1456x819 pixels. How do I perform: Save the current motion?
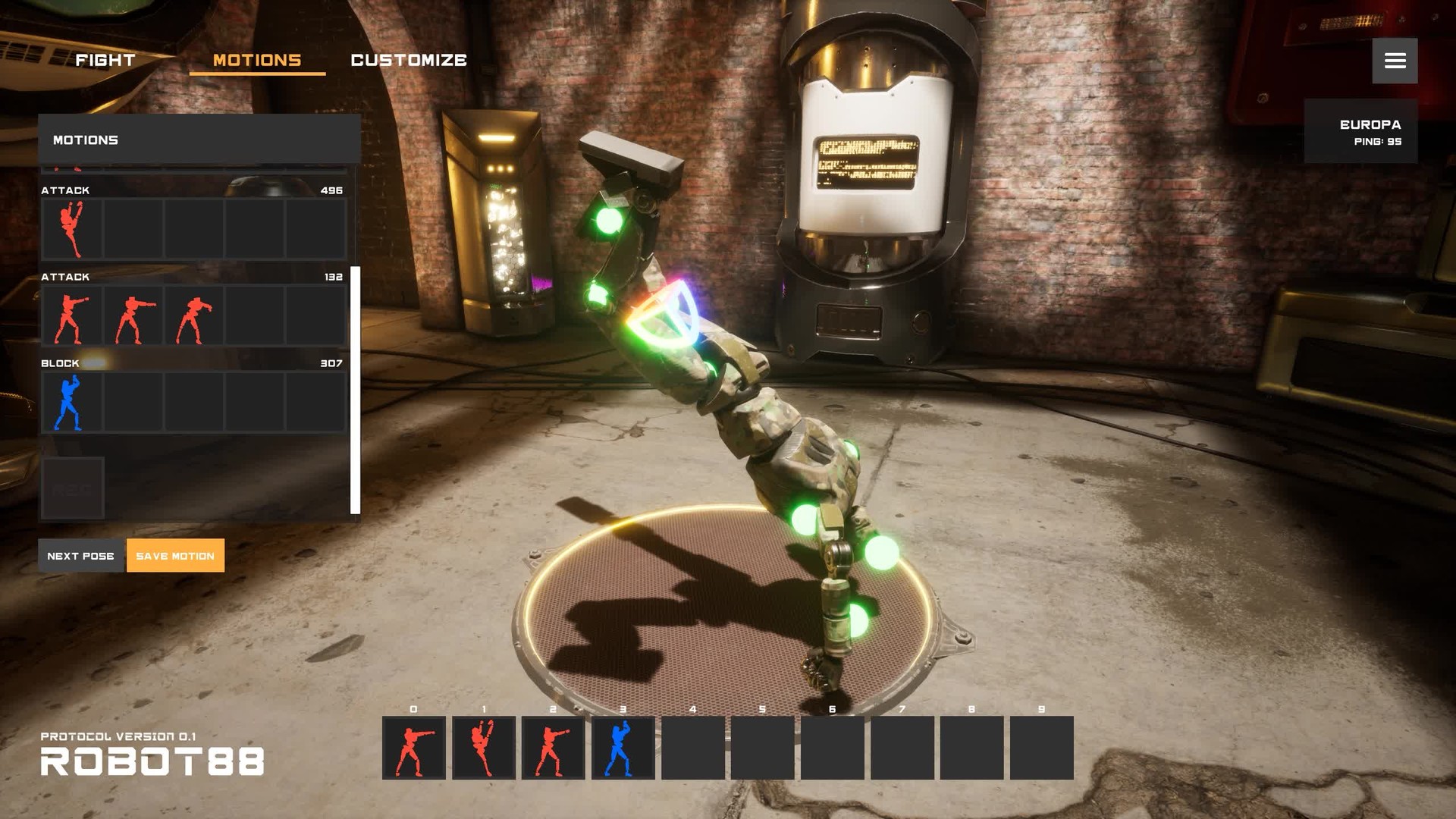tap(175, 556)
